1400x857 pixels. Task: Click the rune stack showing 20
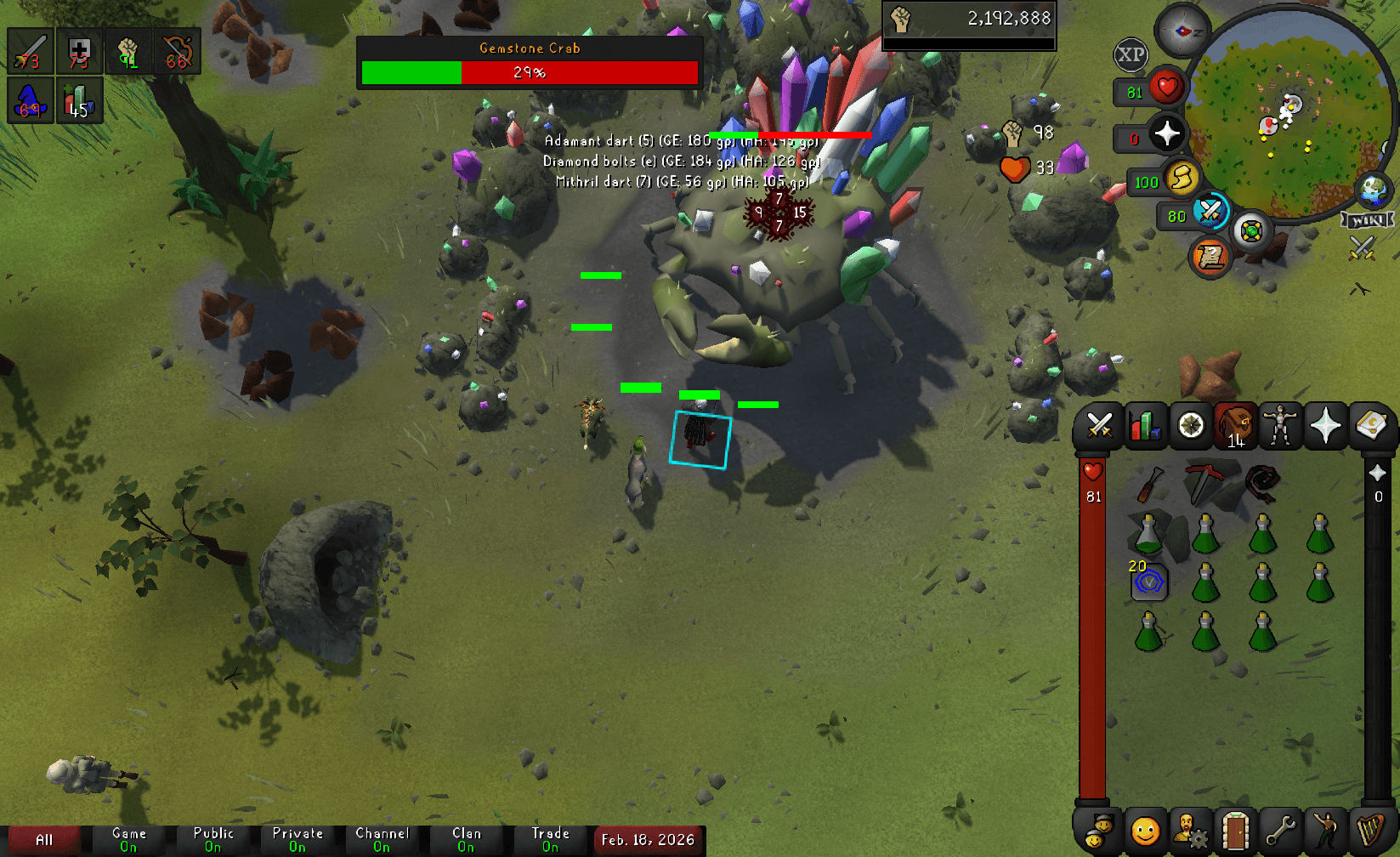point(1148,583)
